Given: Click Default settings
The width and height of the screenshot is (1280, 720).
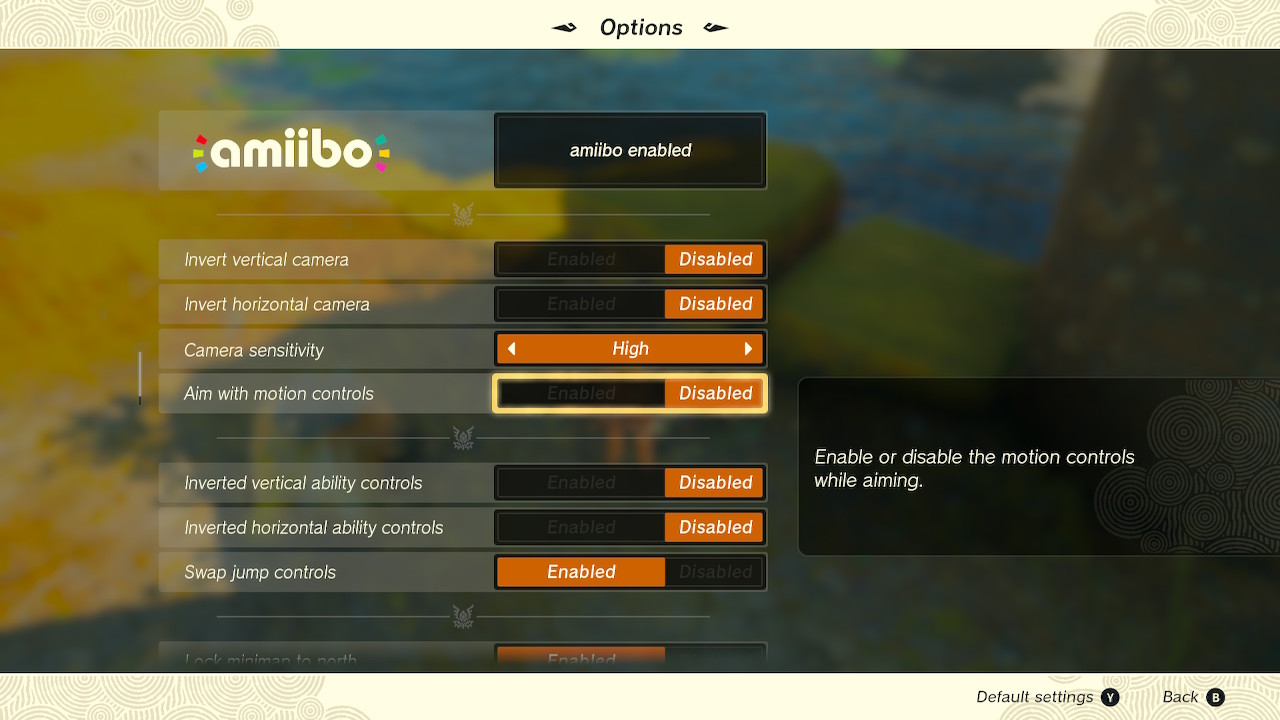Looking at the screenshot, I should (x=1035, y=697).
